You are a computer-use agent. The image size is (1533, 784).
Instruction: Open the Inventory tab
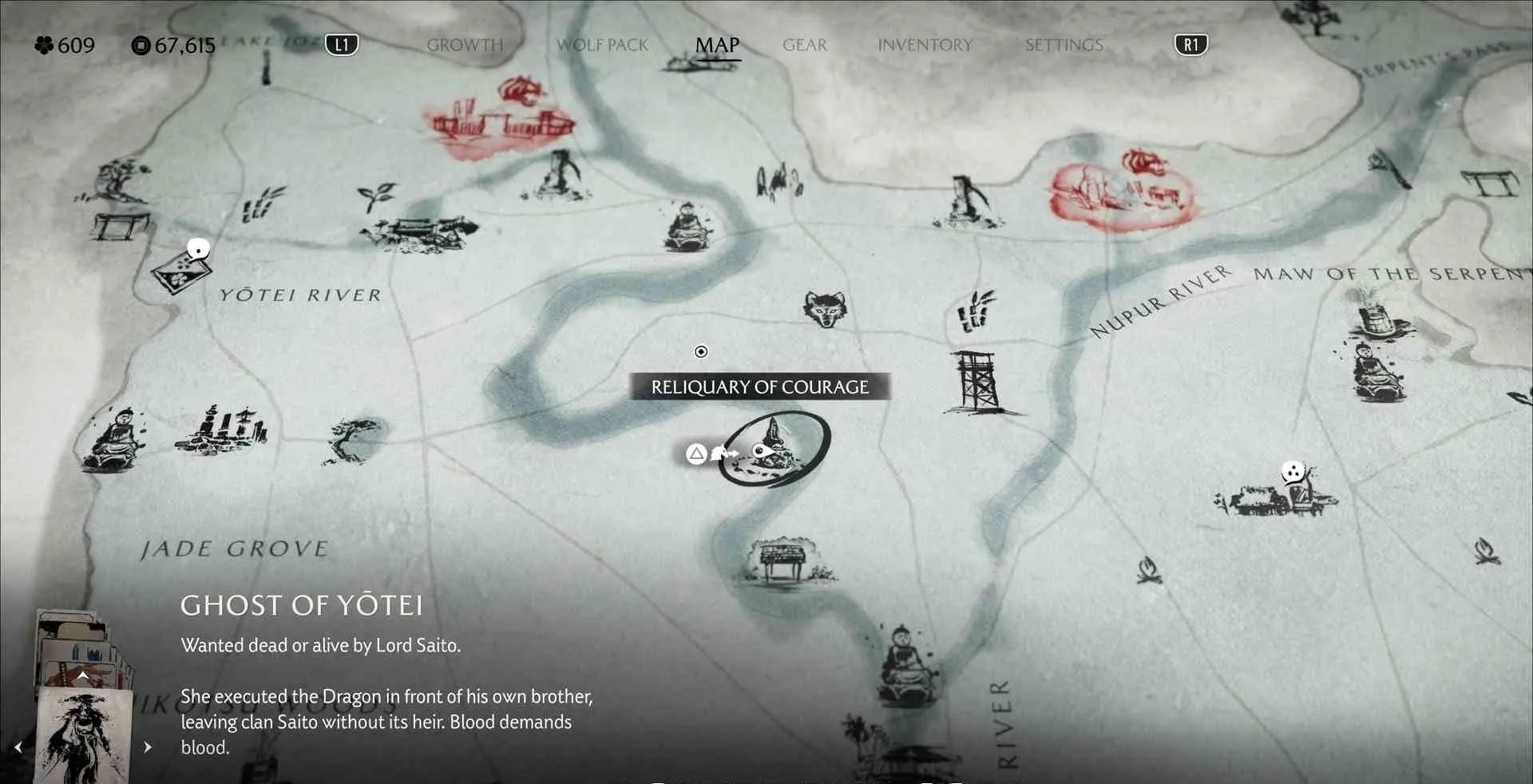925,46
